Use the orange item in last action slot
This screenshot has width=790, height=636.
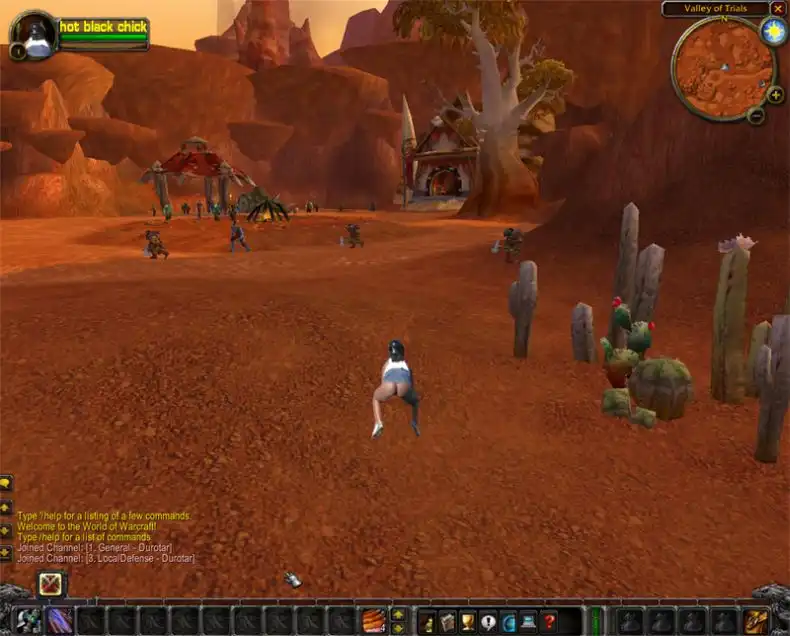(x=374, y=620)
